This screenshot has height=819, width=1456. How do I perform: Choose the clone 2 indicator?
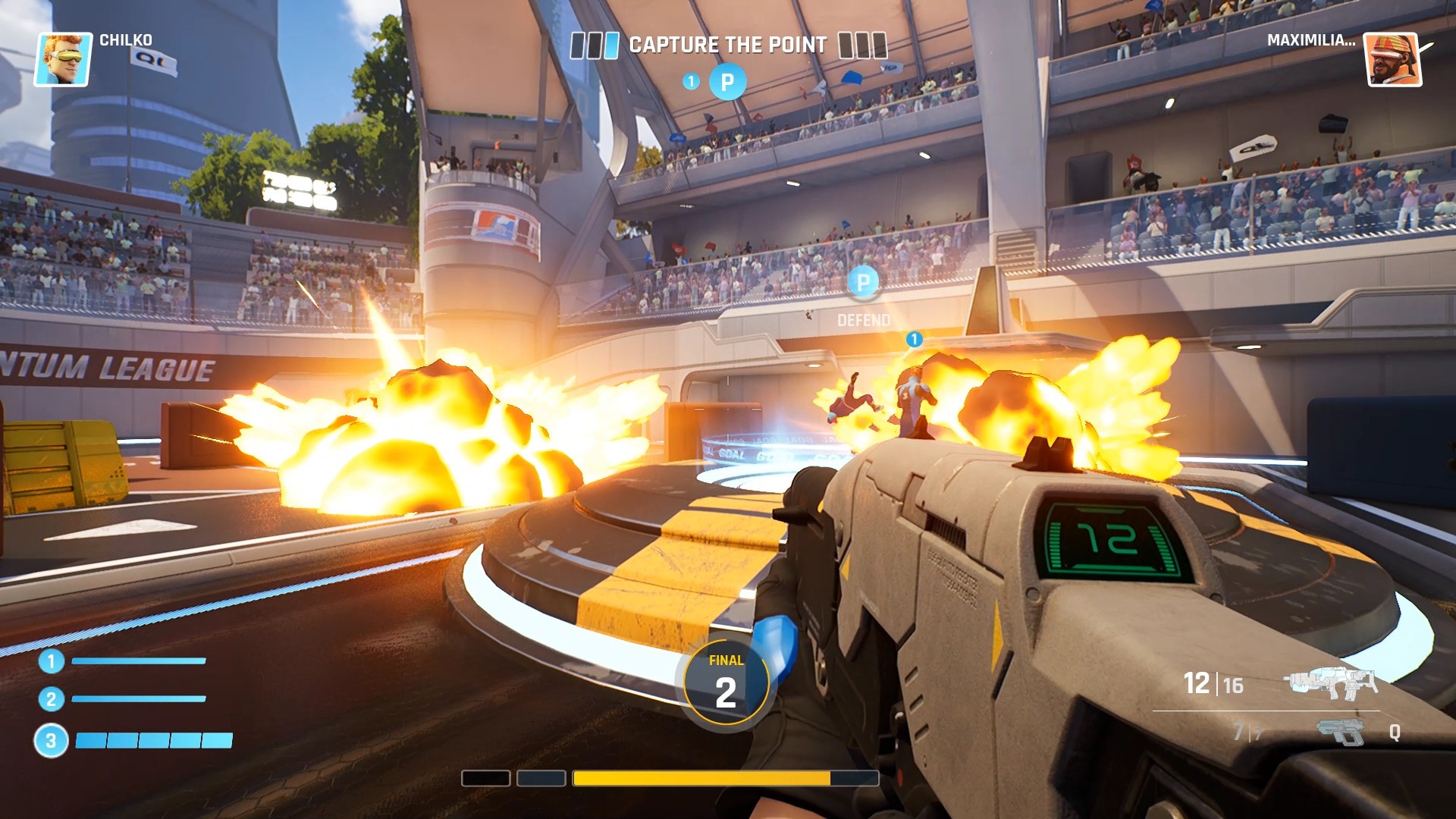(x=52, y=699)
